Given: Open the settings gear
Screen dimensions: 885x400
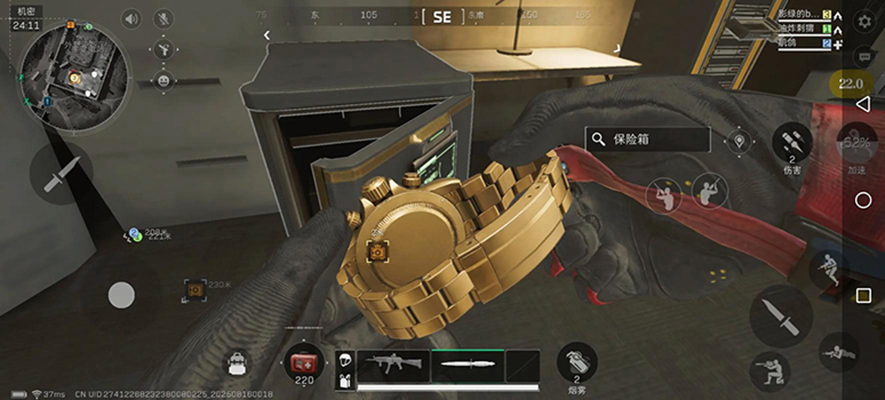Looking at the screenshot, I should (x=865, y=20).
